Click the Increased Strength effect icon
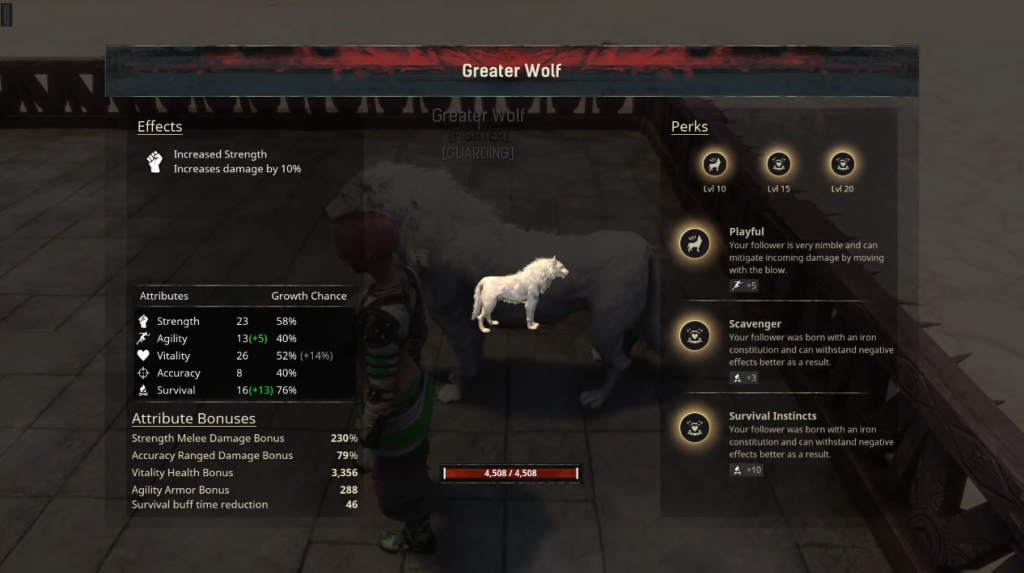This screenshot has width=1024, height=573. tap(155, 162)
